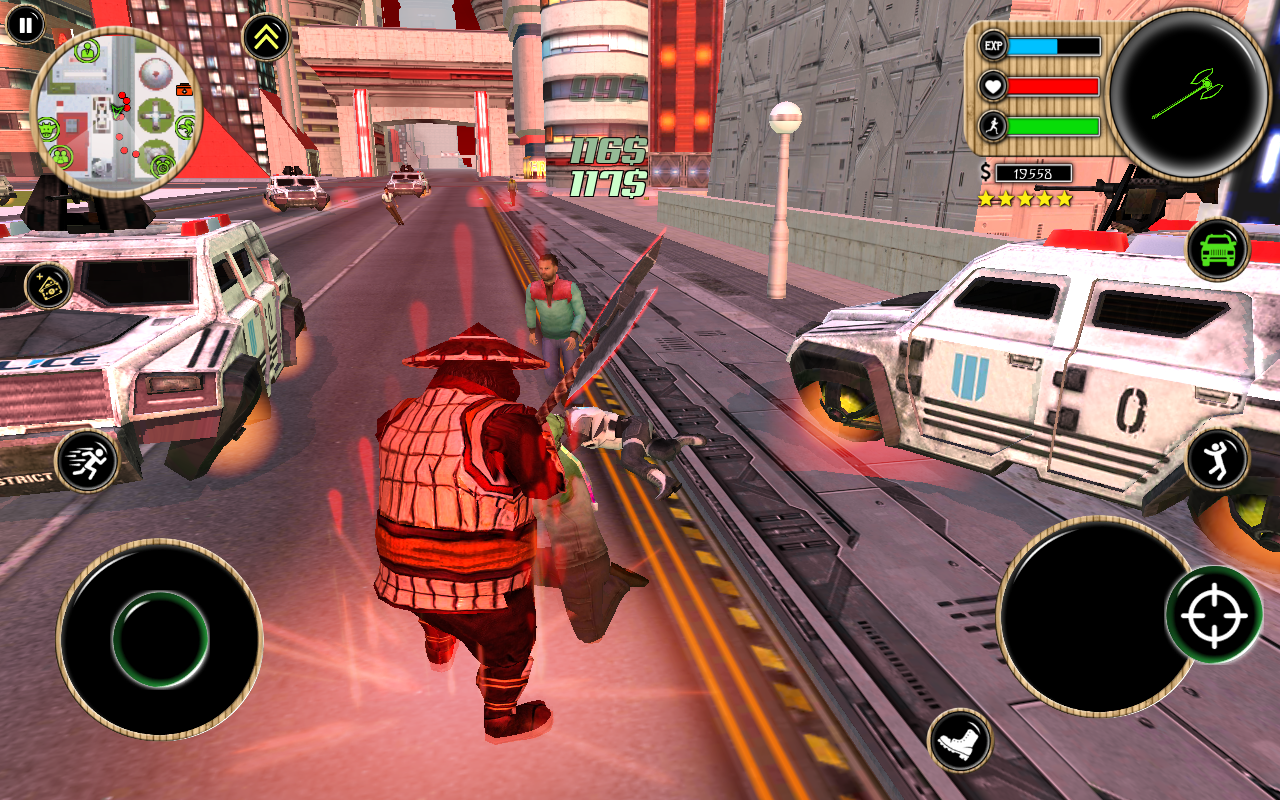Tap the small icon on police car left
1280x800 pixels.
[48, 287]
